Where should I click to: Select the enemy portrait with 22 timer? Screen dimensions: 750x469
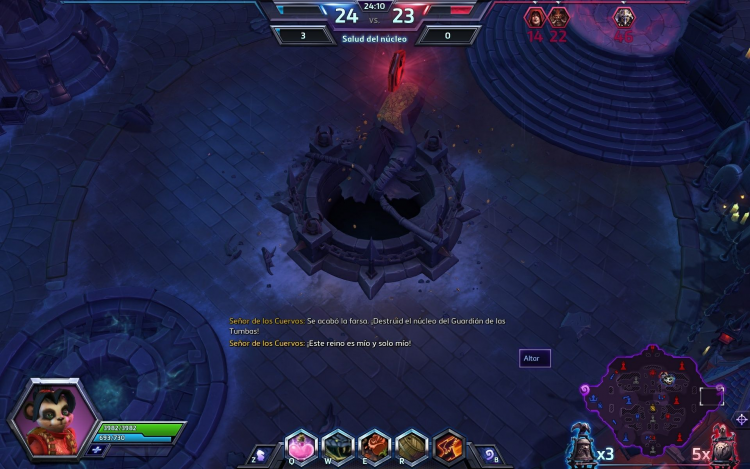pyautogui.click(x=558, y=17)
